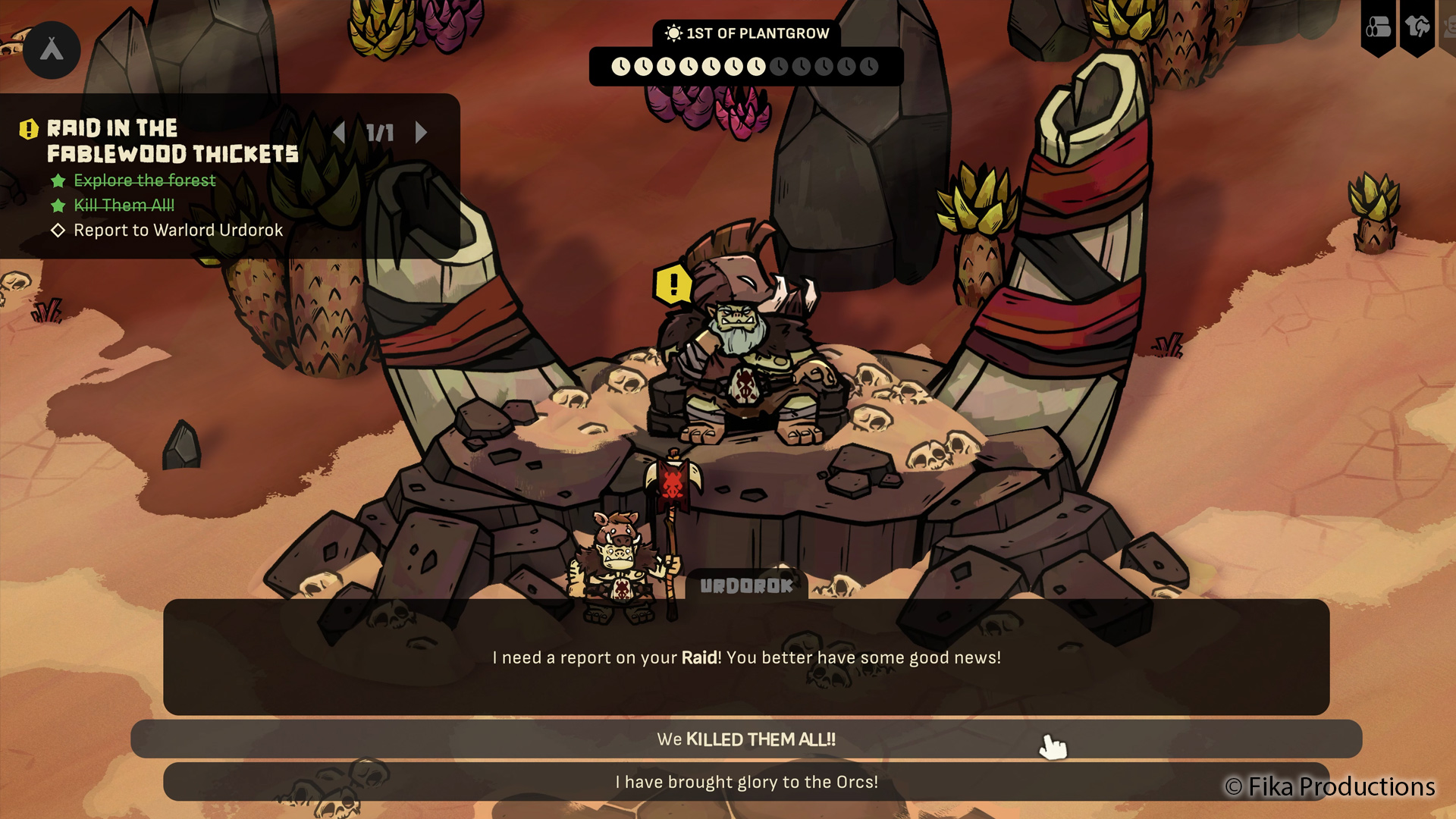Choose the reply "We KILLED THEM ALL!!"
The width and height of the screenshot is (1456, 819).
[746, 739]
